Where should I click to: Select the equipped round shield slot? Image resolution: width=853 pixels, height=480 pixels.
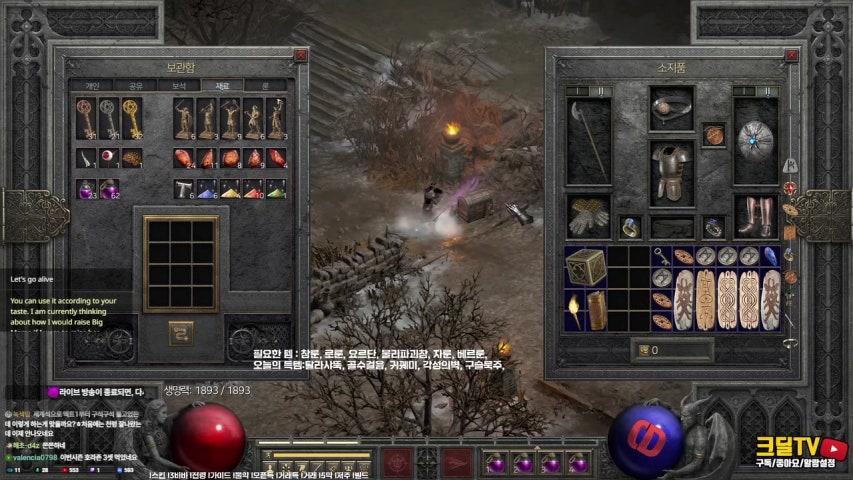coord(756,141)
